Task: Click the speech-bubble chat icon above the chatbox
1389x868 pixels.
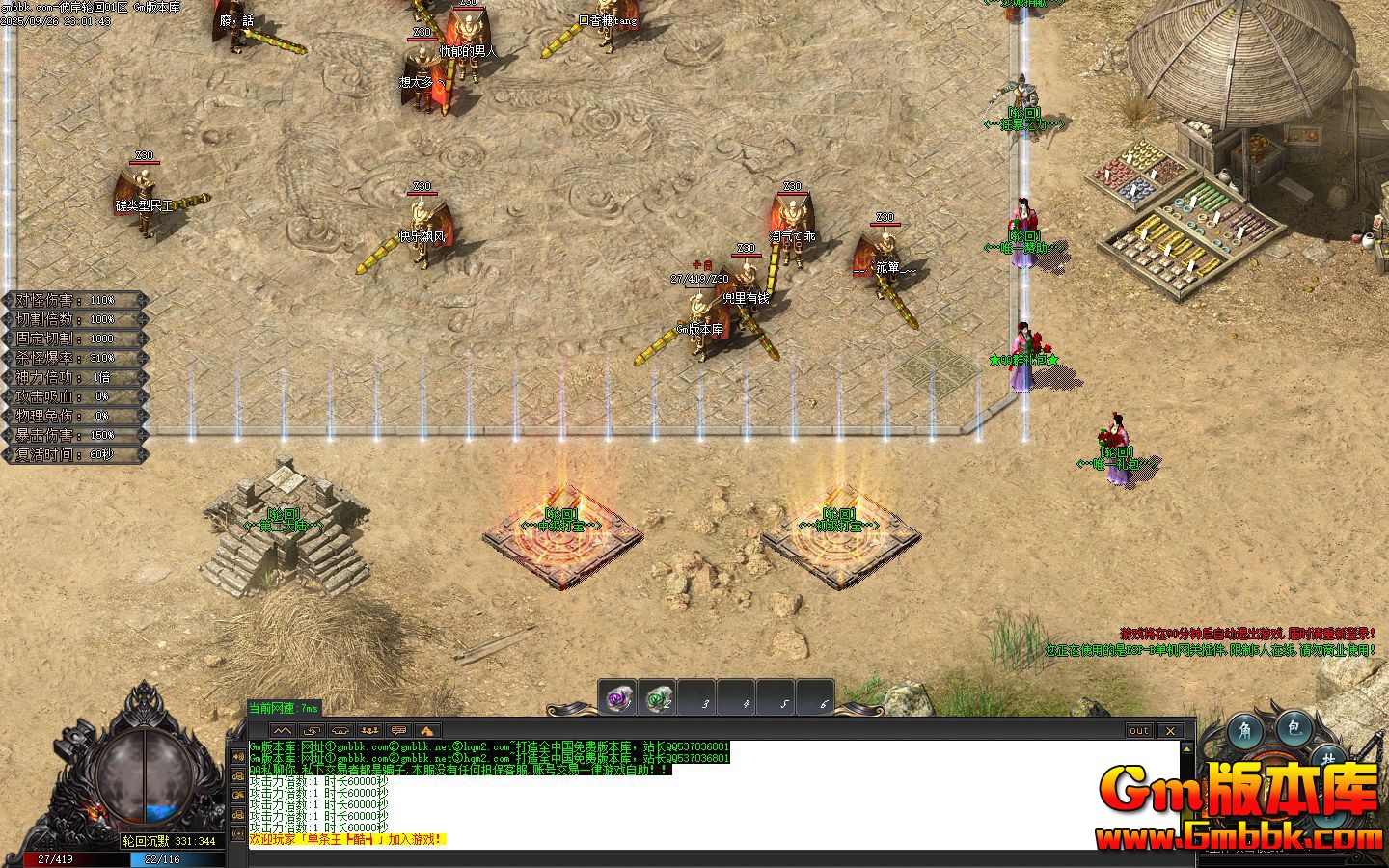Action: pyautogui.click(x=398, y=731)
